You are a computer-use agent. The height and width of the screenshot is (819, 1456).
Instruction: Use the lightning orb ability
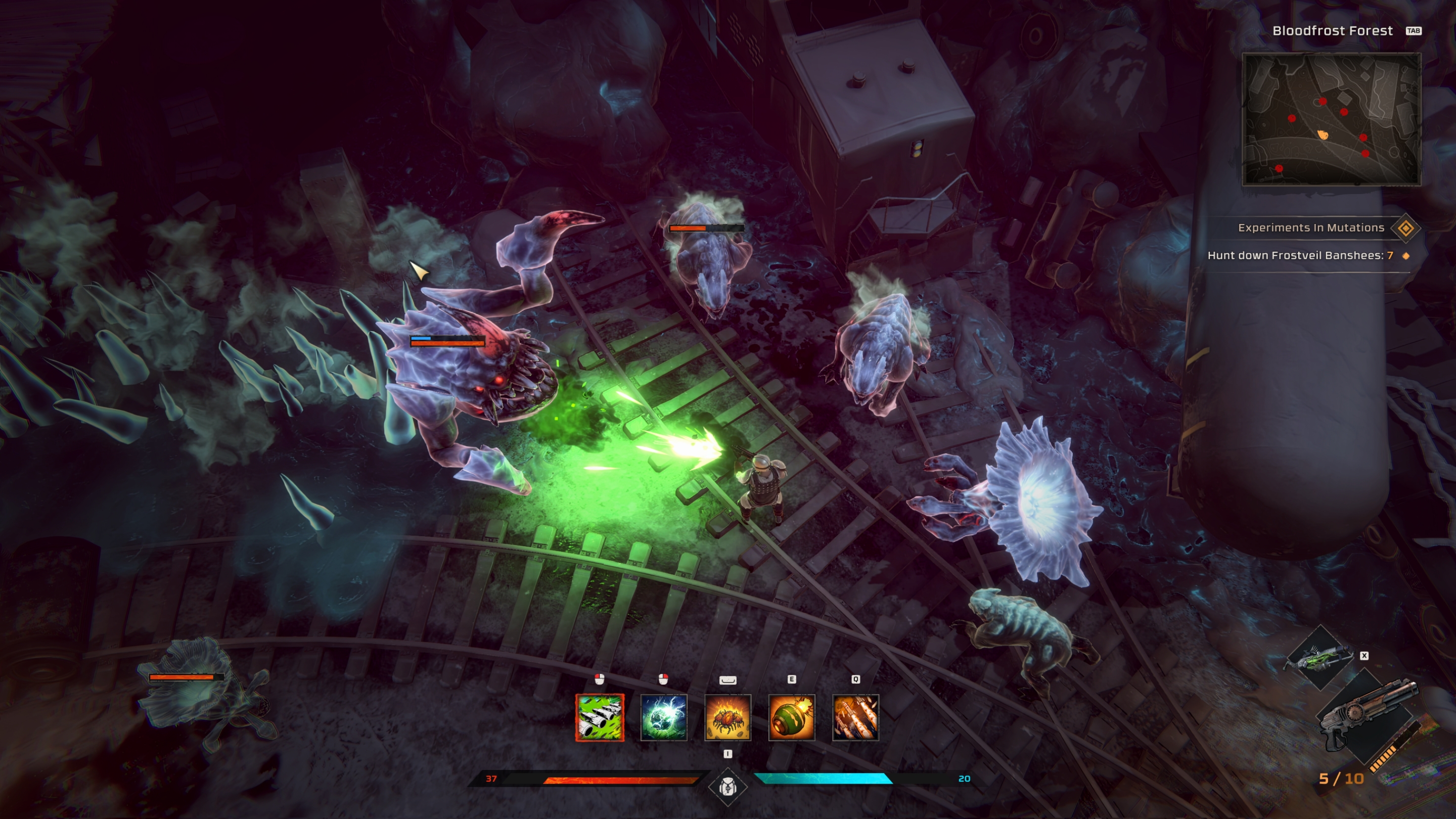pos(664,717)
